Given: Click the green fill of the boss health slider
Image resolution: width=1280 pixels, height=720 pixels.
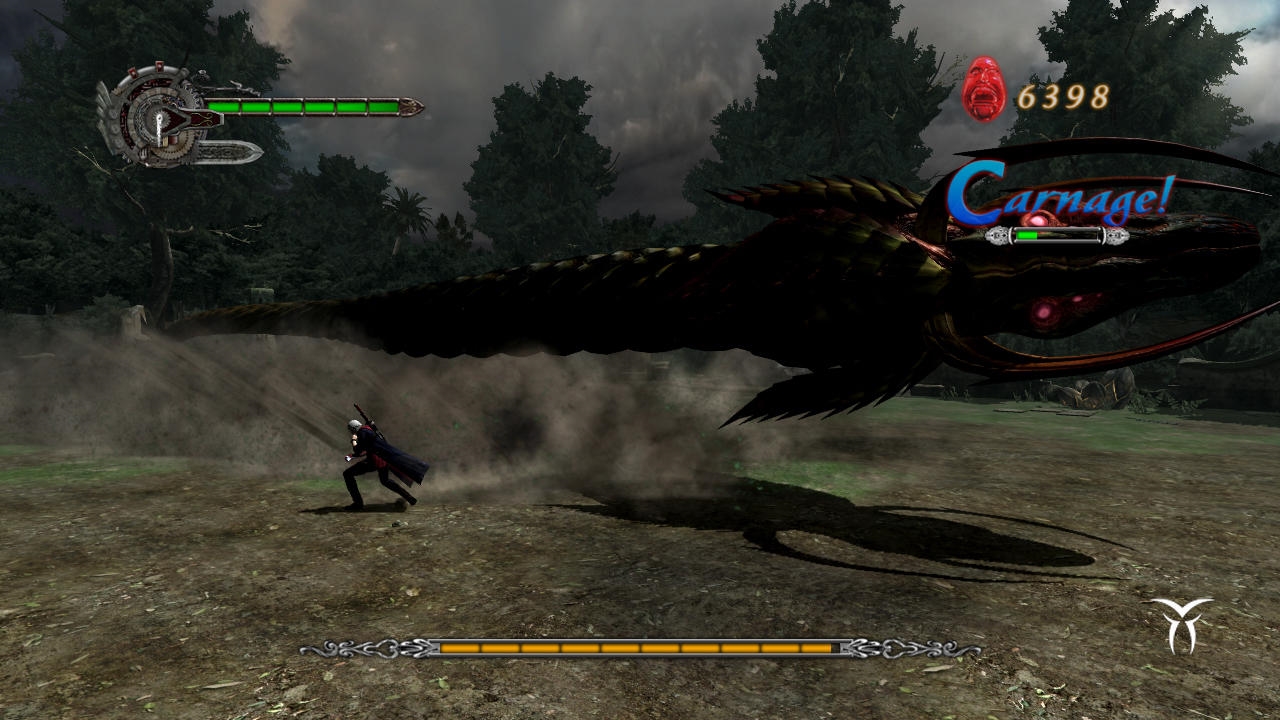Looking at the screenshot, I should 1027,235.
